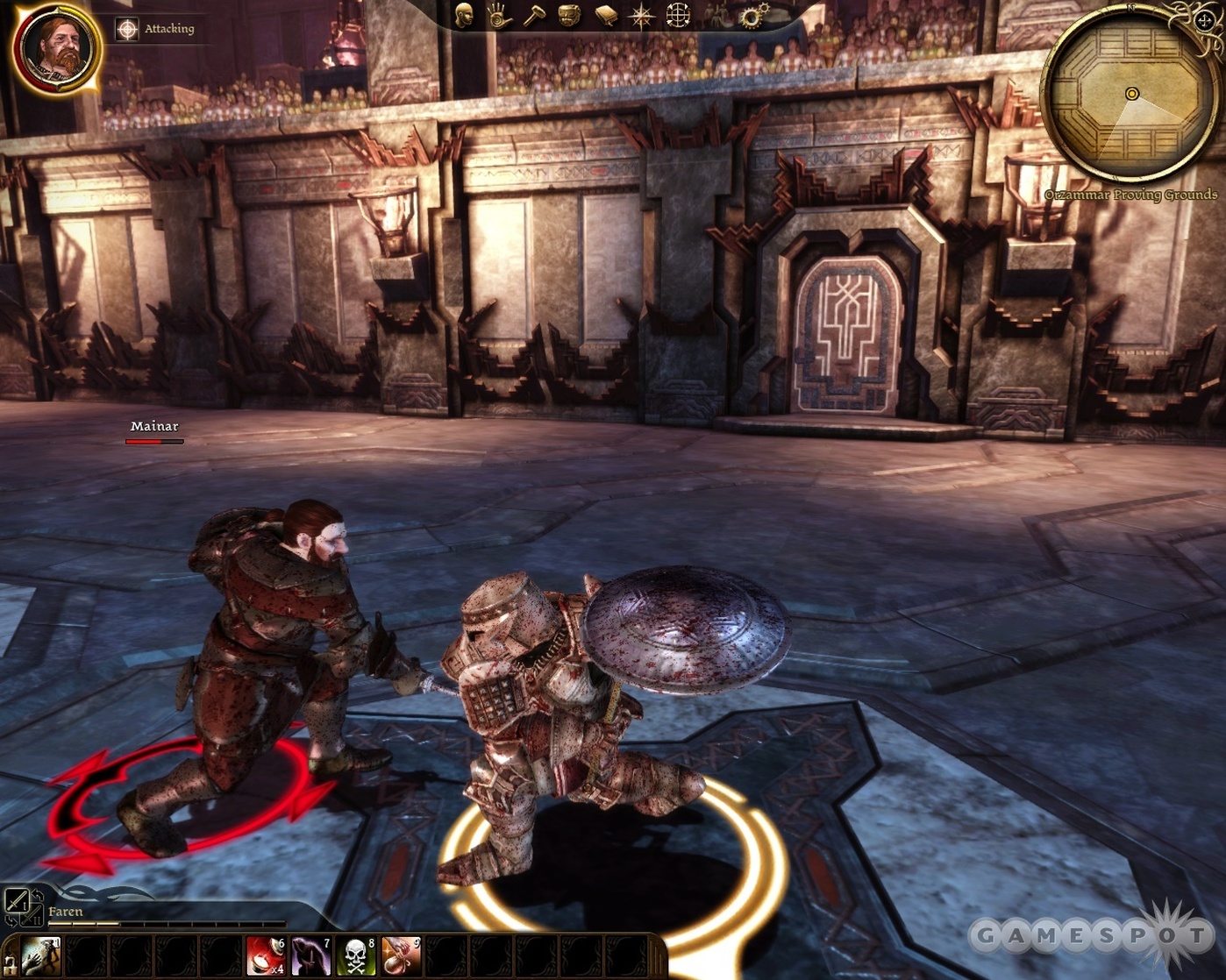Open the world map compass star icon
Viewport: 1226px width, 980px height.
[641, 16]
